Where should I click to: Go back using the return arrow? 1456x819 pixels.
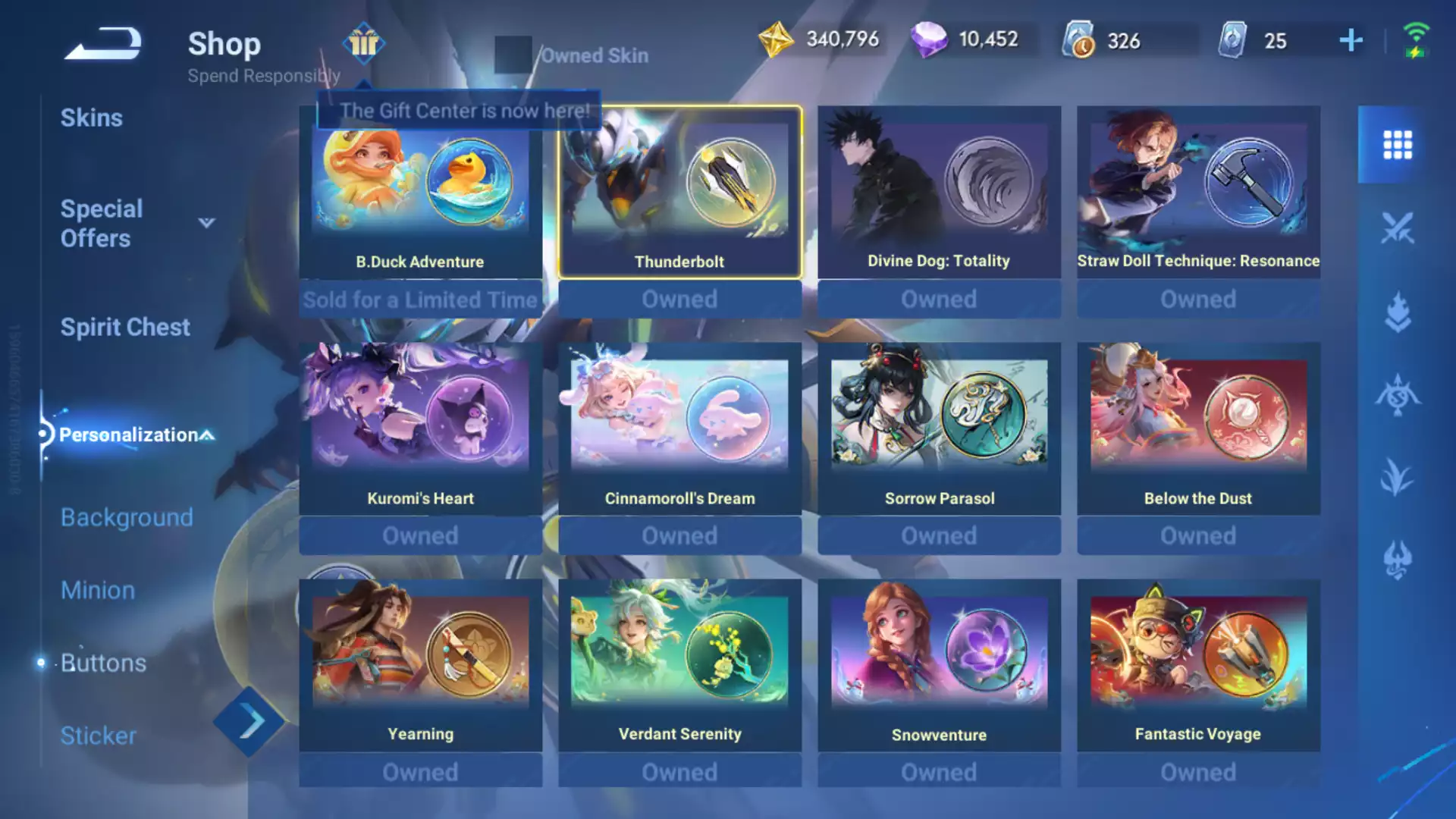104,43
